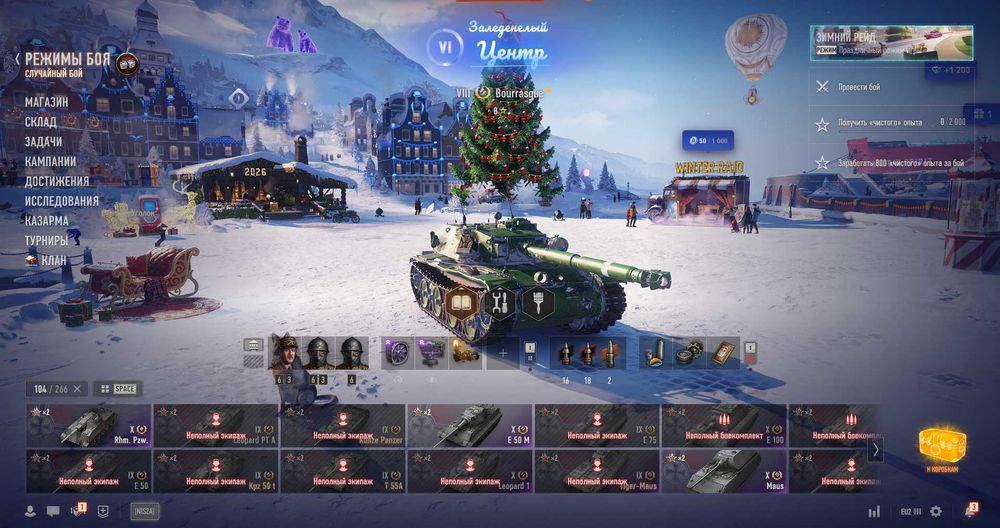Open the Зимний рейд event banner
Screen dimensions: 1000x528
(x=891, y=43)
